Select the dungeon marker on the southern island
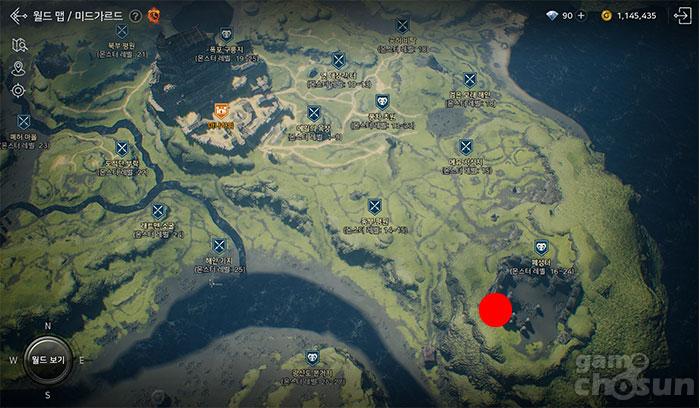700x408 pixels. [x=313, y=357]
